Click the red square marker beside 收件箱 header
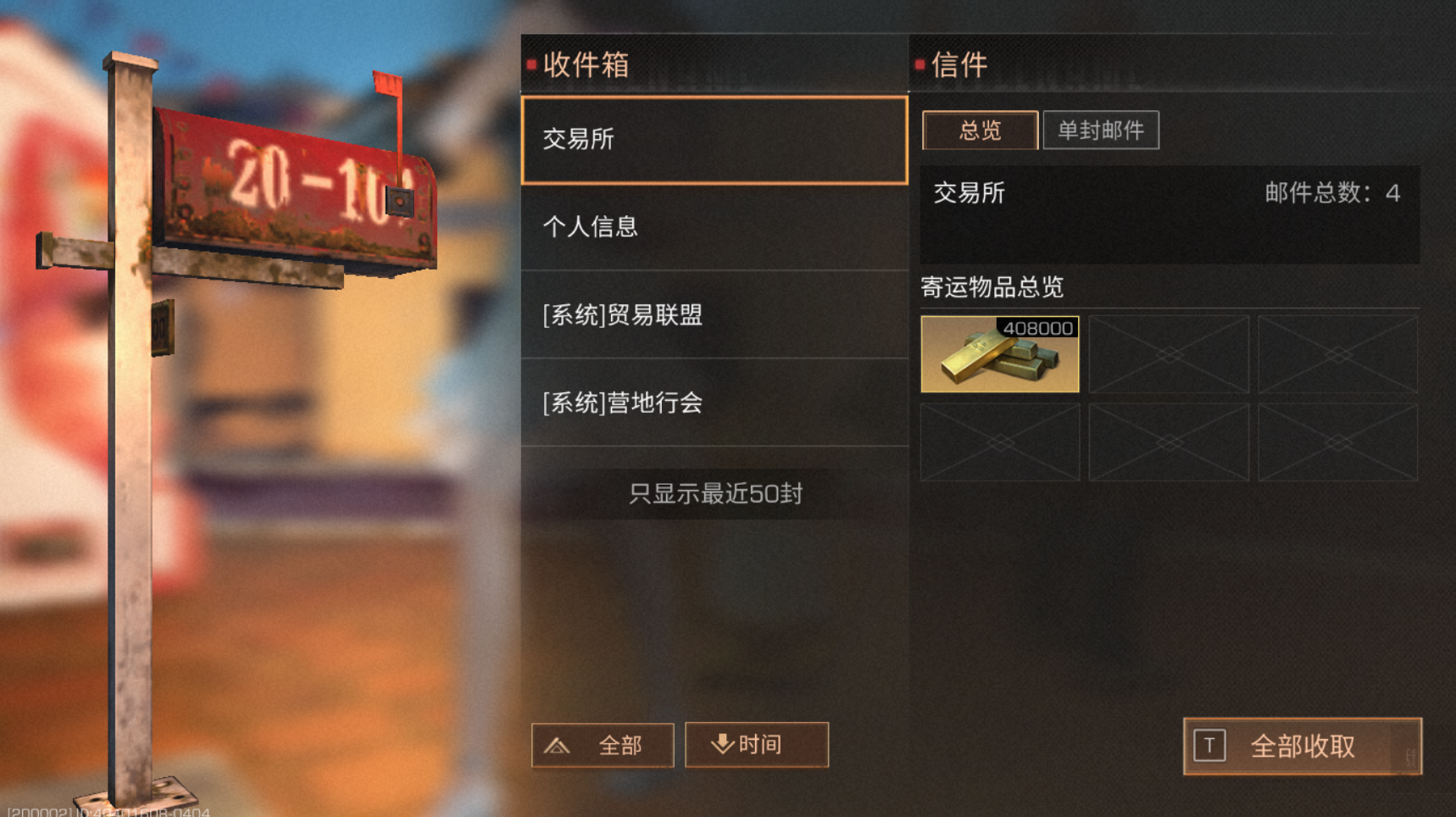Screen dimensions: 1456x817 (x=530, y=64)
